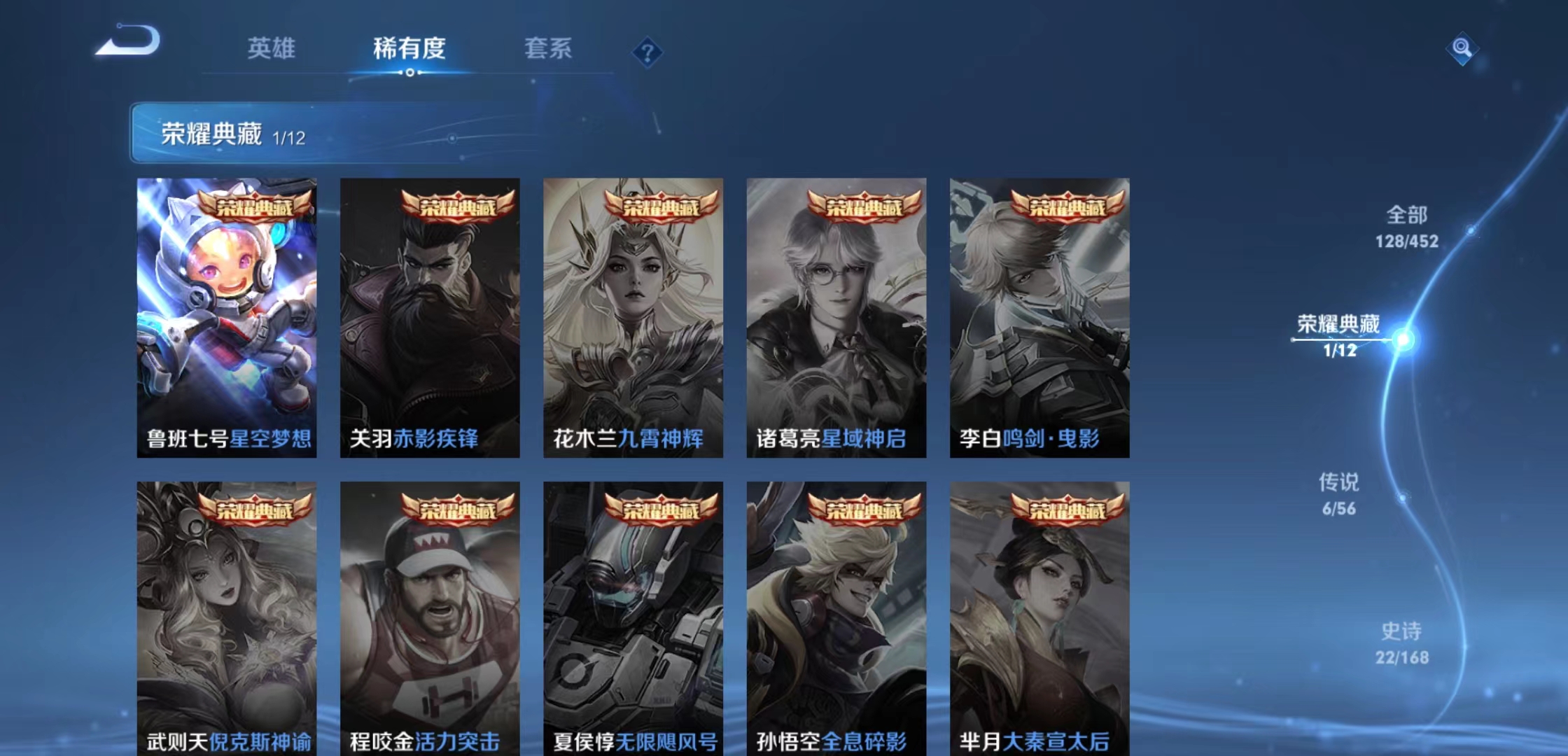Open the 武则天 倪克斯神谕 skin thumbnail

(228, 616)
